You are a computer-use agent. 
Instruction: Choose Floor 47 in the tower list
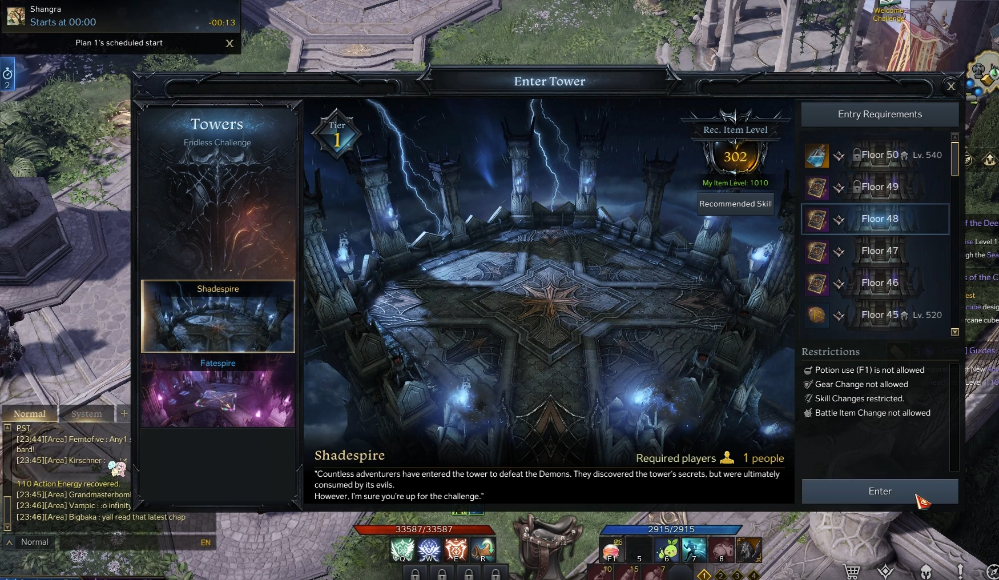[x=878, y=251]
